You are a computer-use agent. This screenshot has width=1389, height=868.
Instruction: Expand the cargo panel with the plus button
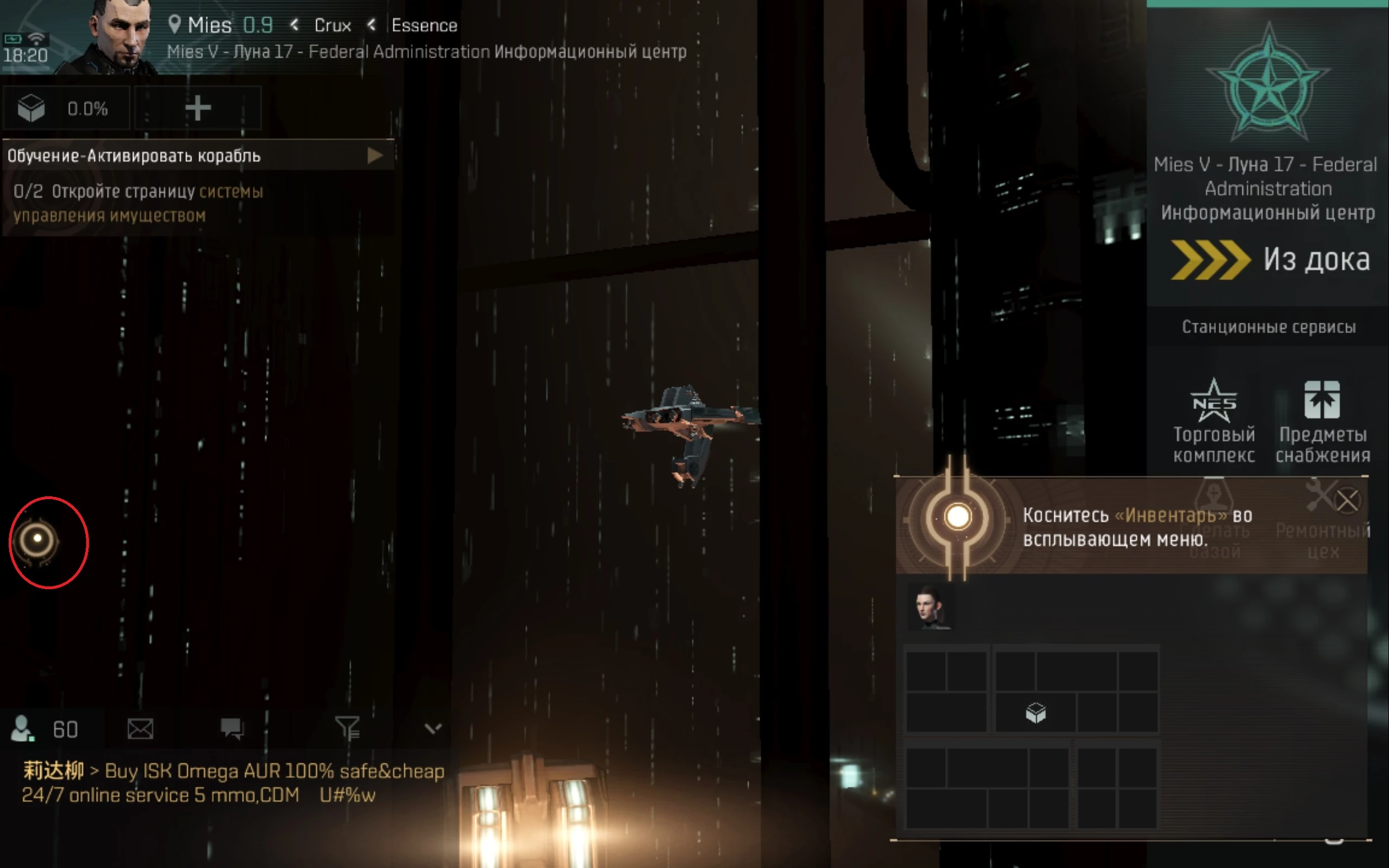(198, 108)
